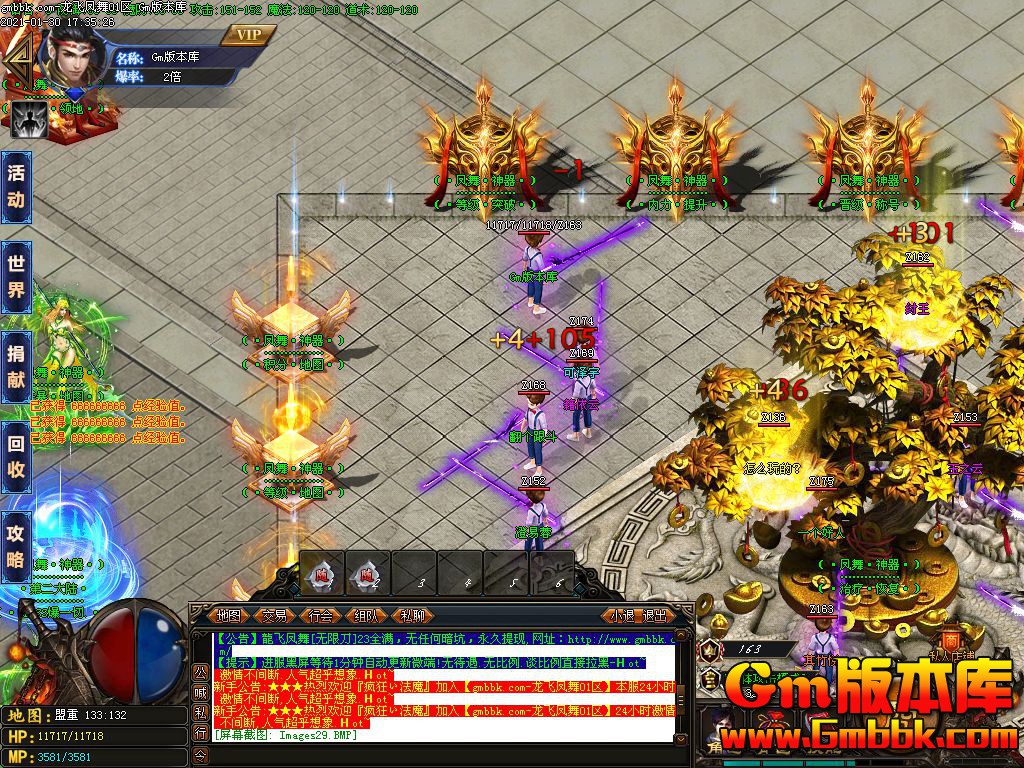Collapse the left gold arrow panel toggle
The height and width of the screenshot is (768, 1024).
click(14, 62)
